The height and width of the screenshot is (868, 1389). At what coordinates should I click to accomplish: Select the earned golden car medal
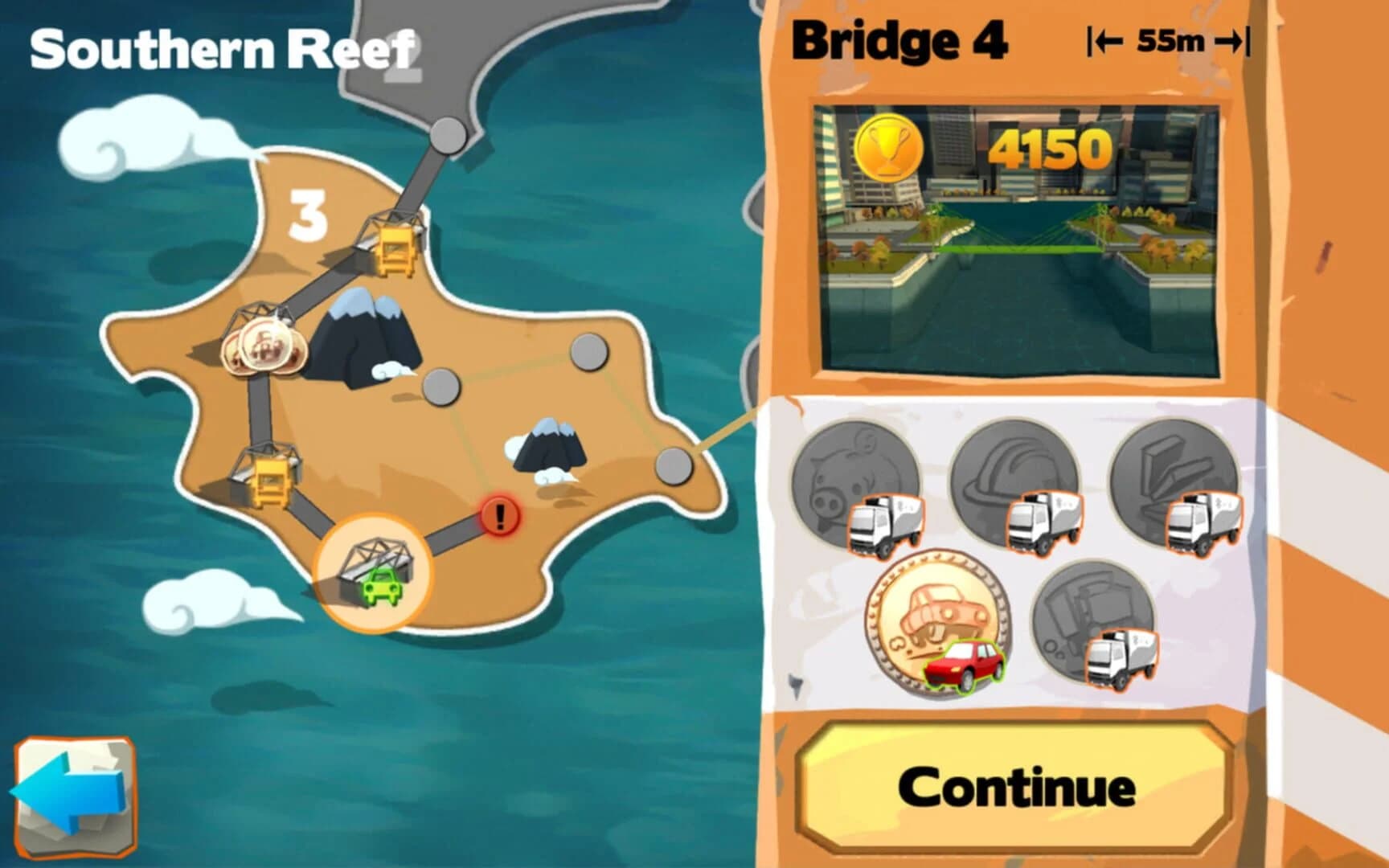(936, 623)
